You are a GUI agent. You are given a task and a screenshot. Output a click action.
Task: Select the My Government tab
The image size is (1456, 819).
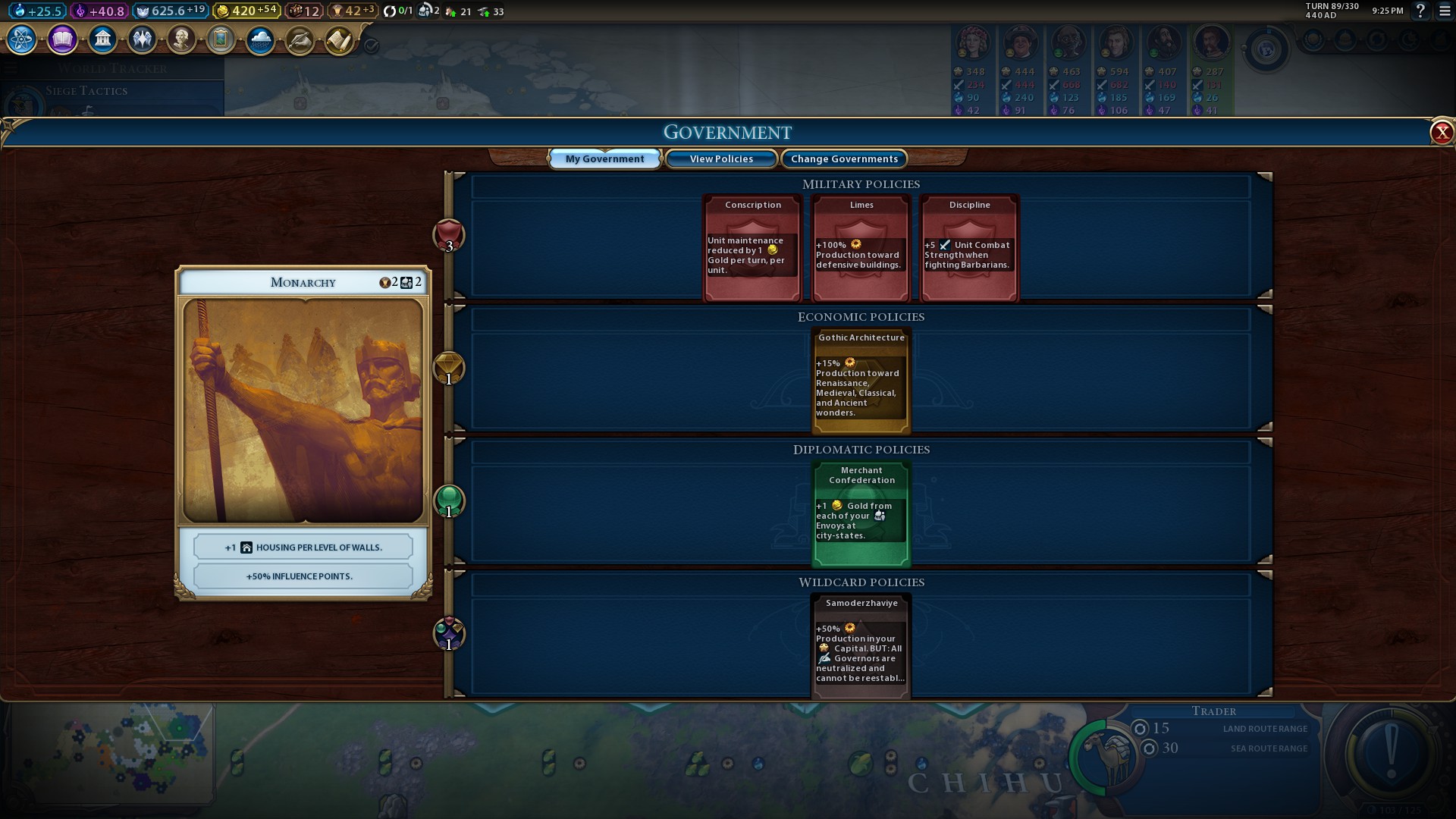604,158
